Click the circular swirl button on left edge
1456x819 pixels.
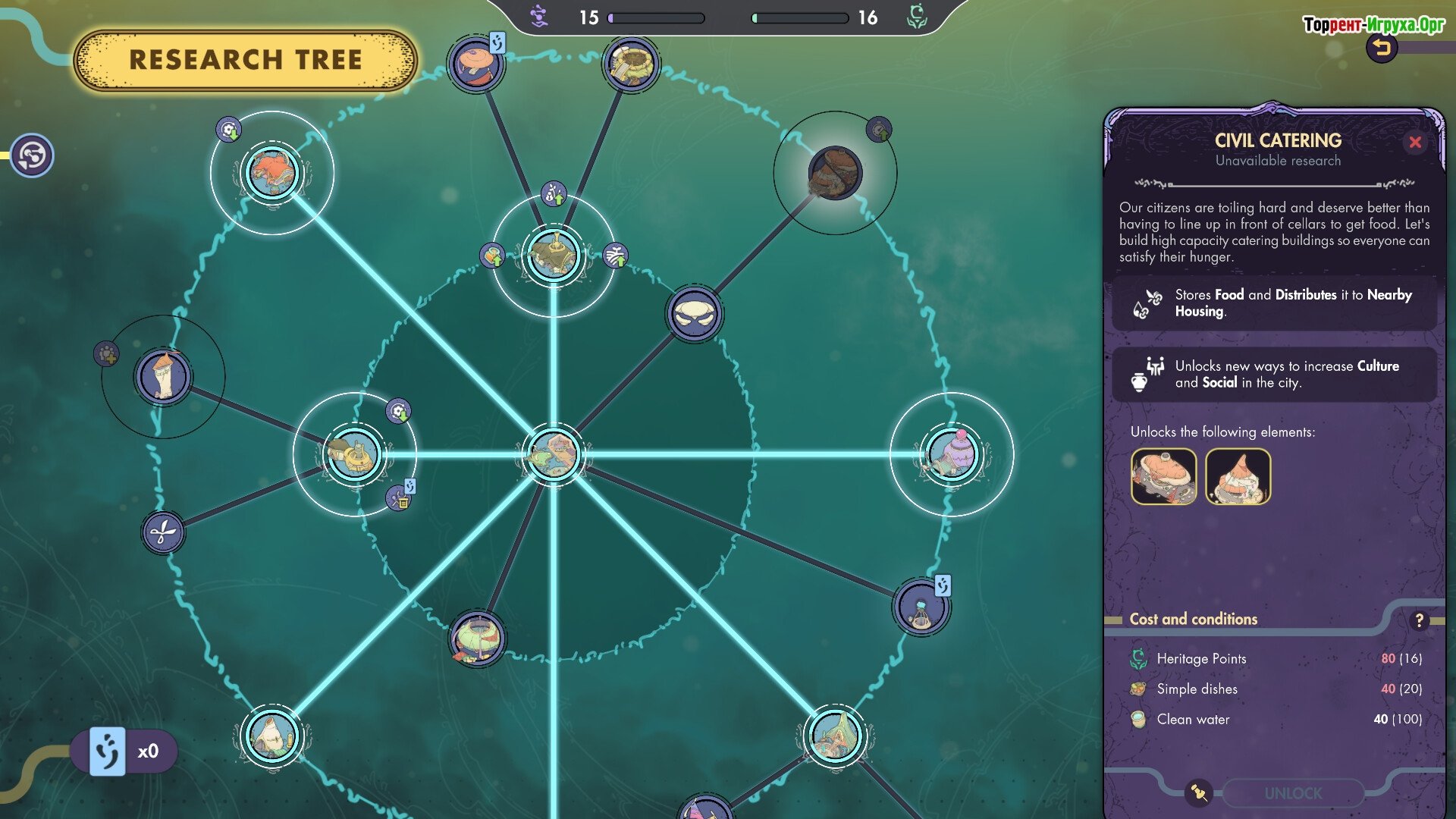coord(32,155)
